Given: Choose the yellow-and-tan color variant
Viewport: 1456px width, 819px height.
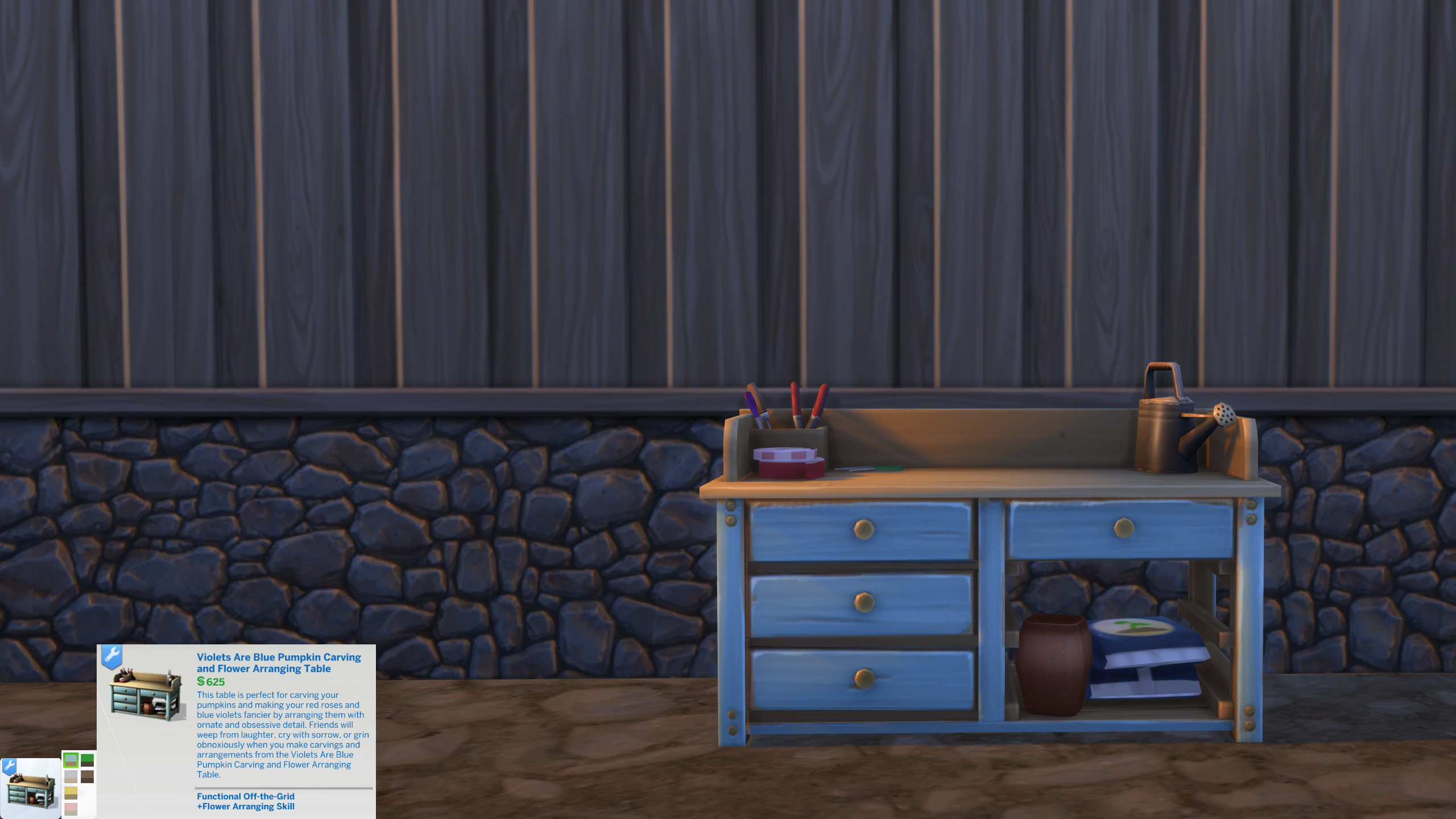Looking at the screenshot, I should point(71,794).
